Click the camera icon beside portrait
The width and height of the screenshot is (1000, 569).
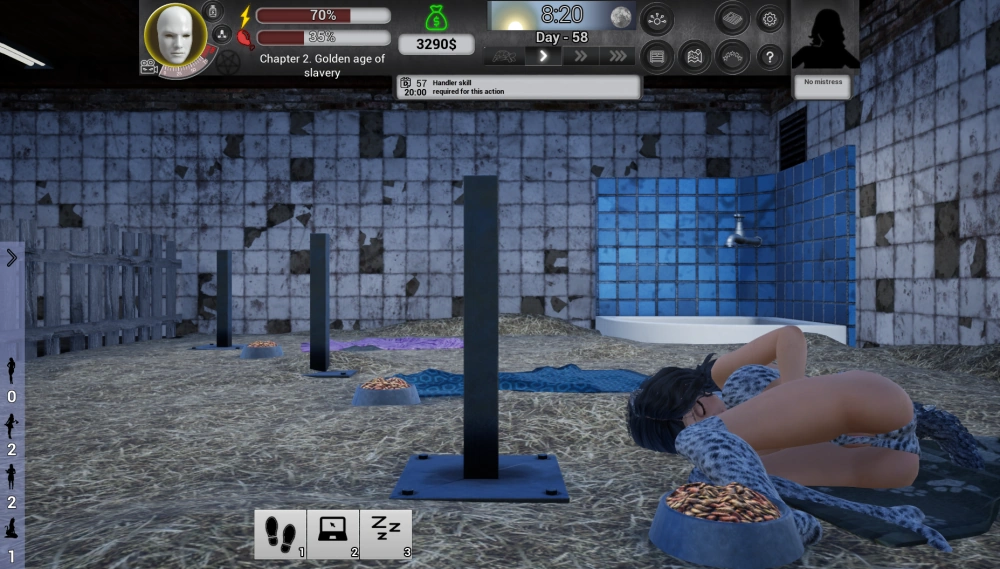(x=149, y=67)
